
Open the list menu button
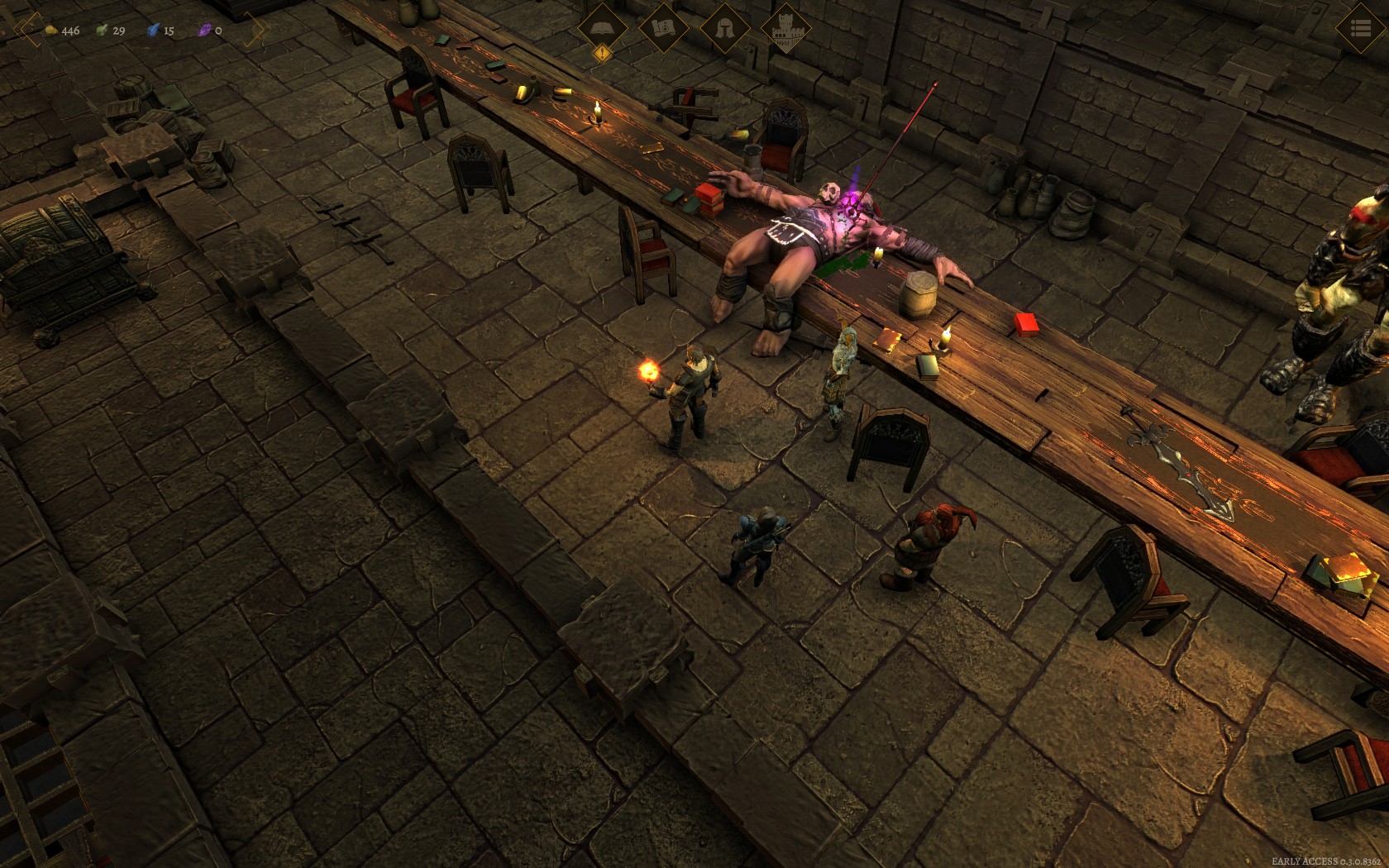click(1360, 29)
